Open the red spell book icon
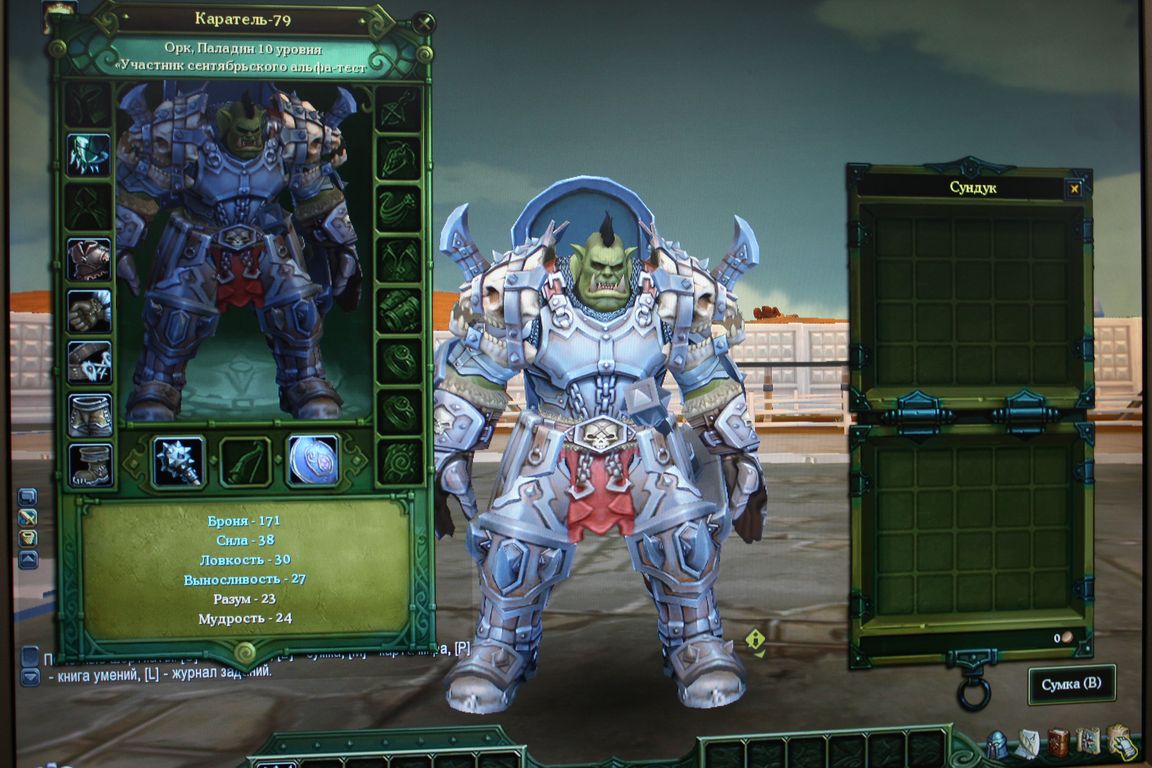Screen dimensions: 1152x768 (x=1058, y=743)
